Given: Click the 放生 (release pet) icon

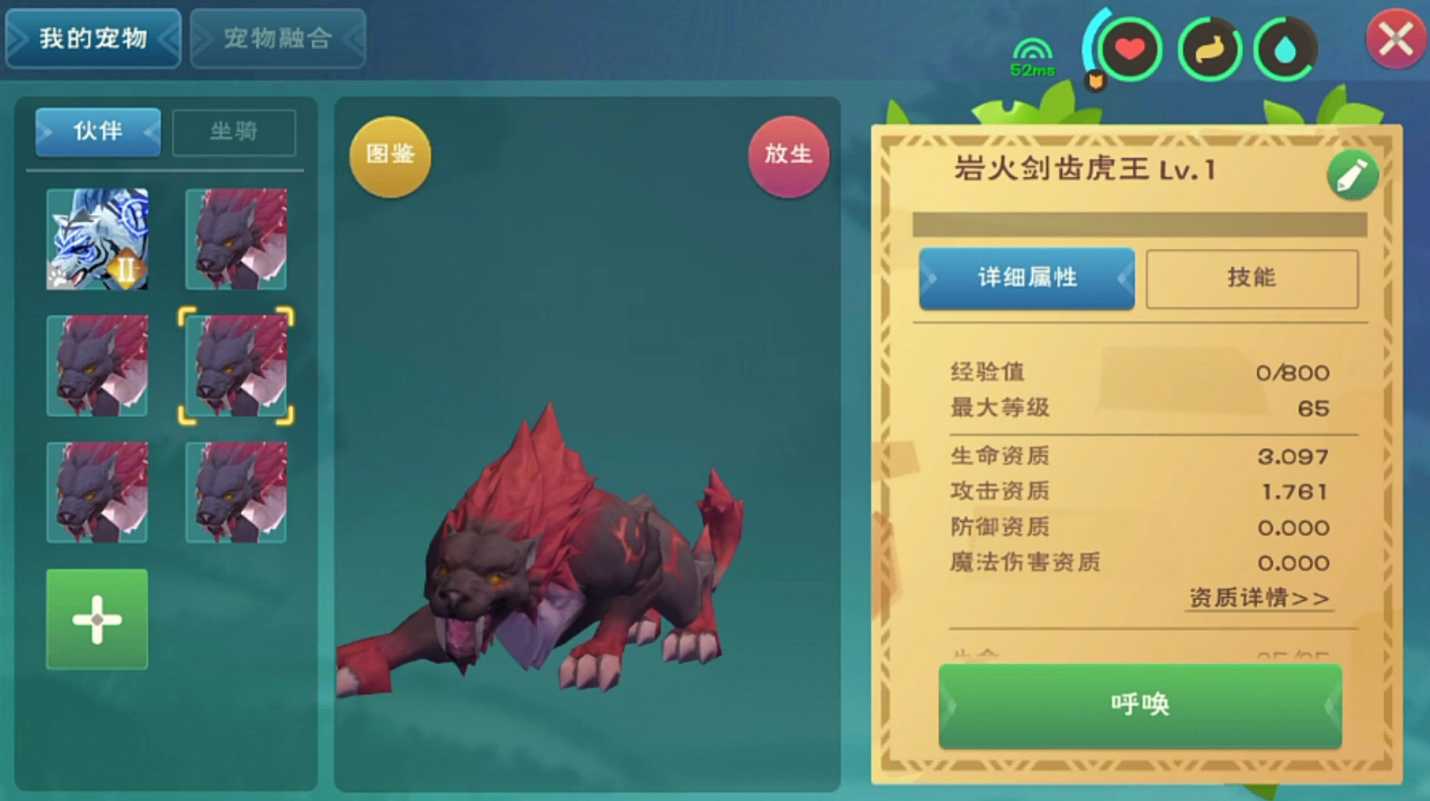Looking at the screenshot, I should (x=788, y=156).
